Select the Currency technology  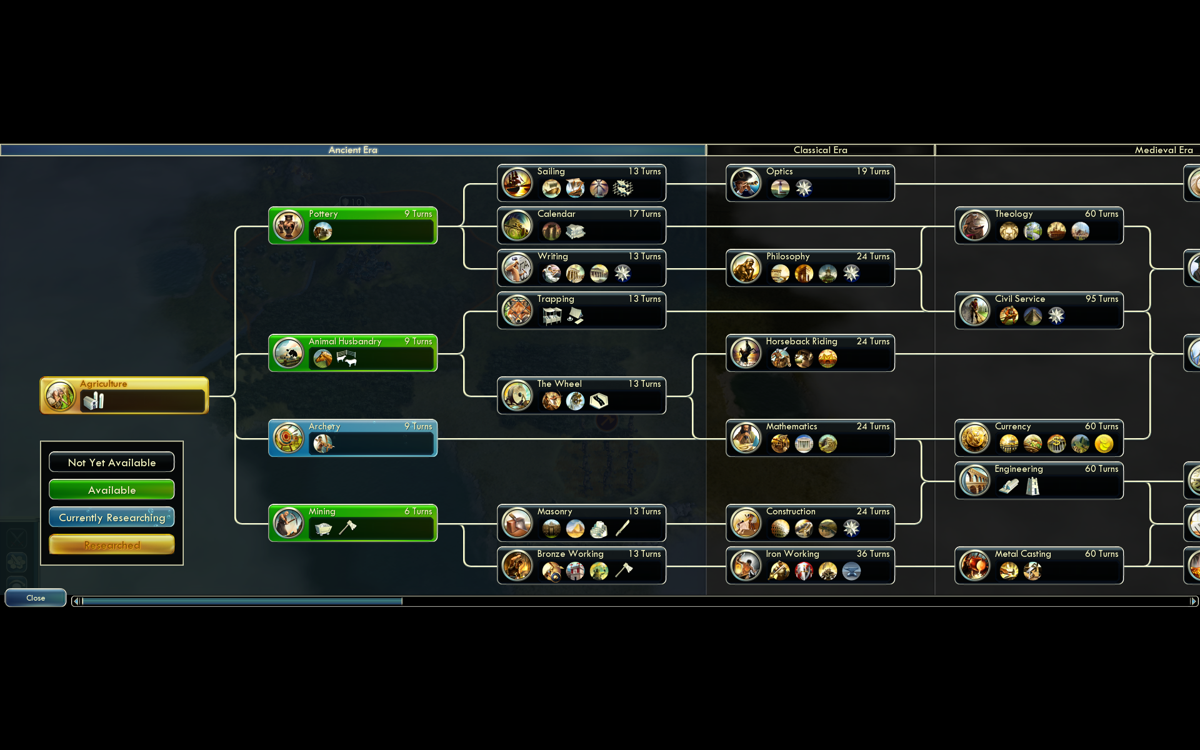pyautogui.click(x=1039, y=438)
